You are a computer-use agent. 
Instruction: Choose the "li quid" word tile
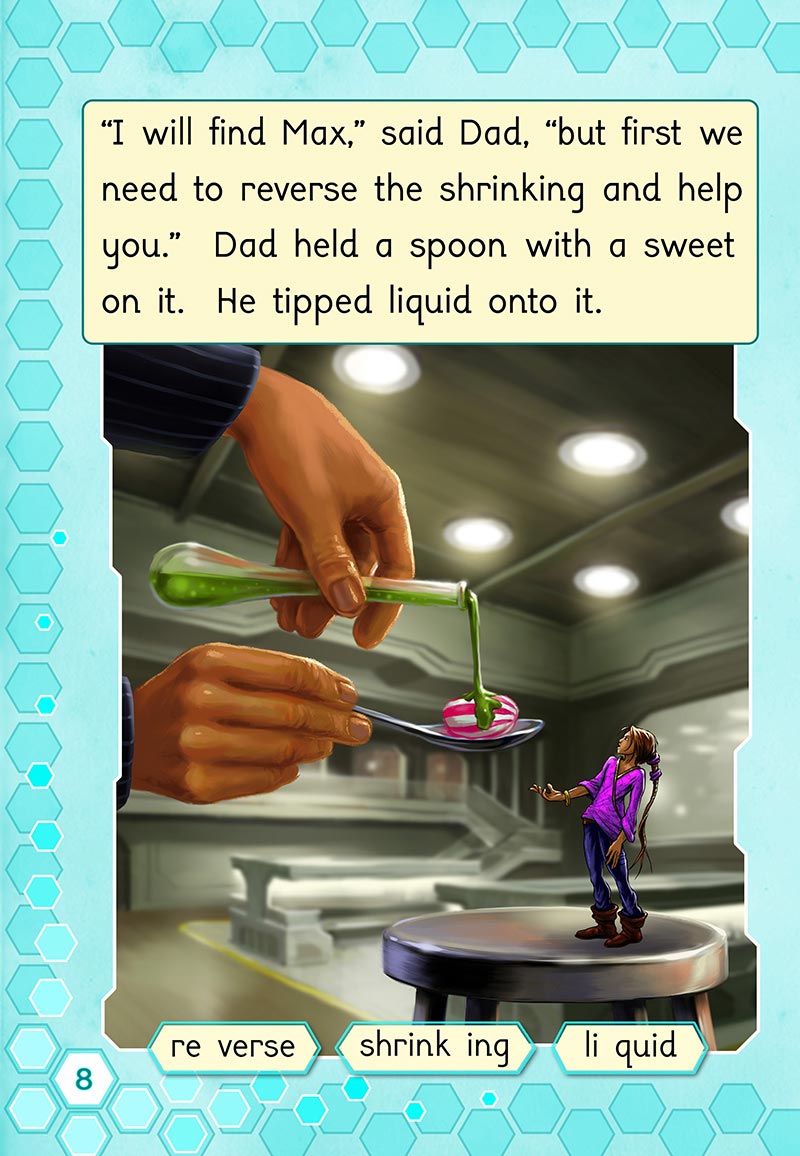point(631,1047)
